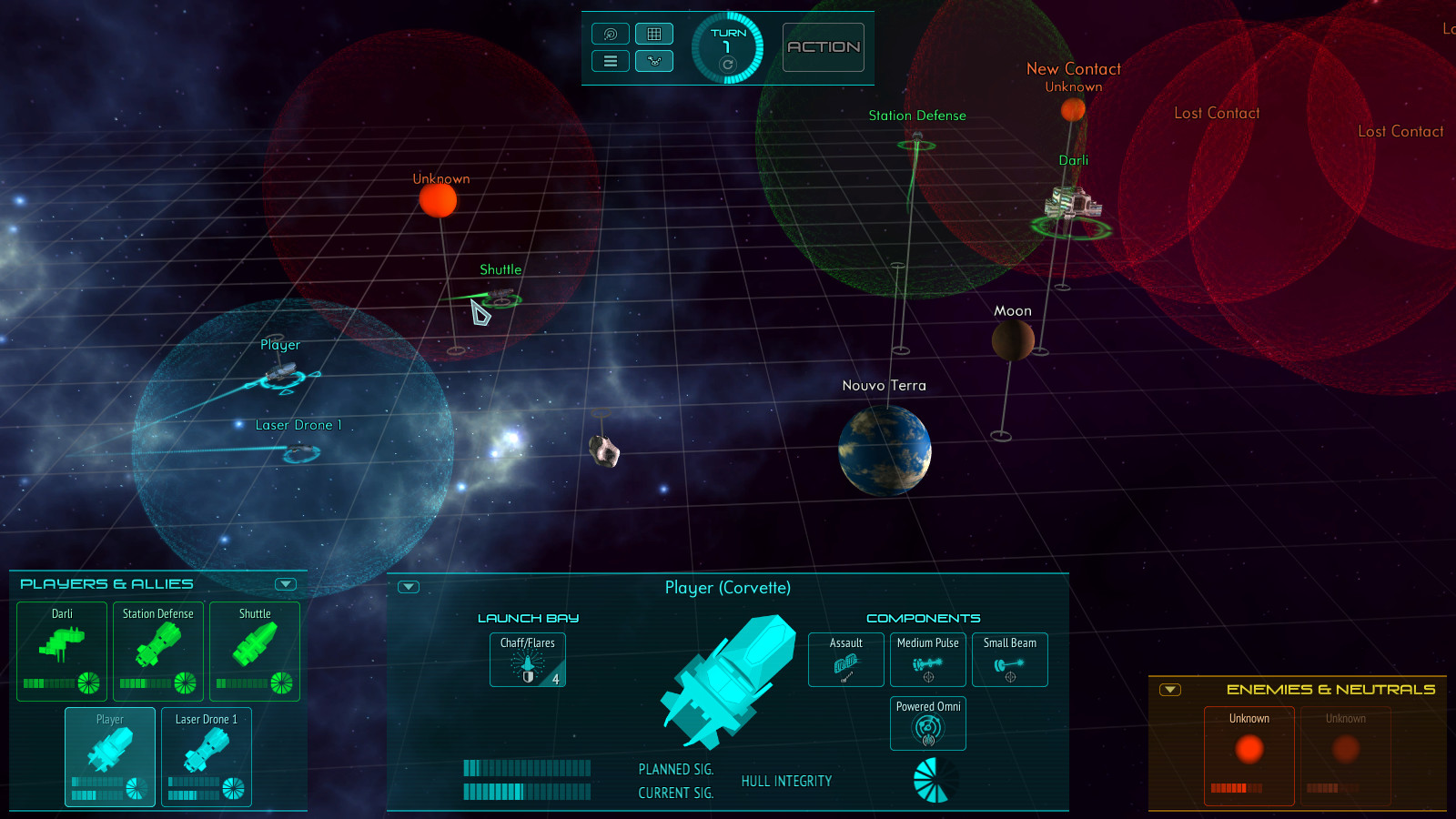Open the hamburger menu icon
This screenshot has height=819, width=1456.
610,60
